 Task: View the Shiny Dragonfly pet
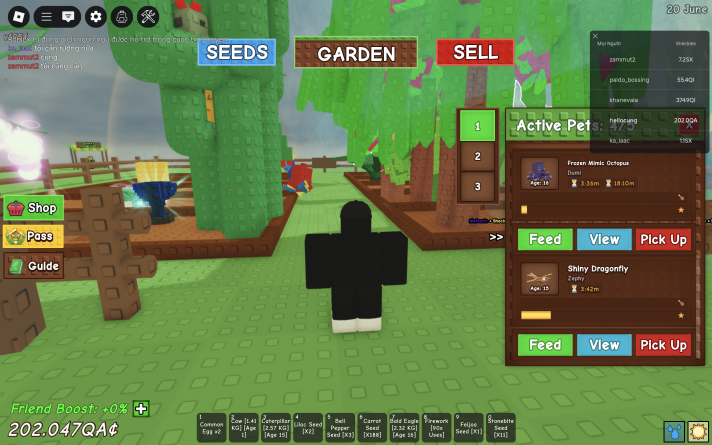point(604,345)
